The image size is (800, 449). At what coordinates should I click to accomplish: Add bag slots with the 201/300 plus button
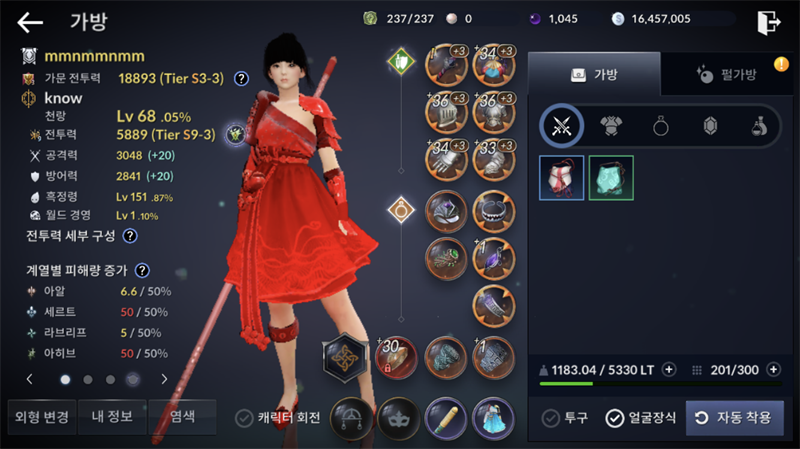(773, 369)
